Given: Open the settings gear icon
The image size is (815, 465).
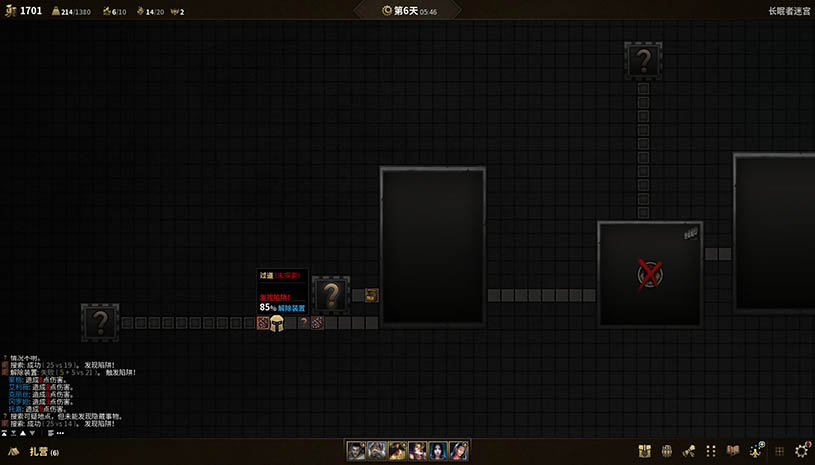Looking at the screenshot, I should click(x=800, y=451).
